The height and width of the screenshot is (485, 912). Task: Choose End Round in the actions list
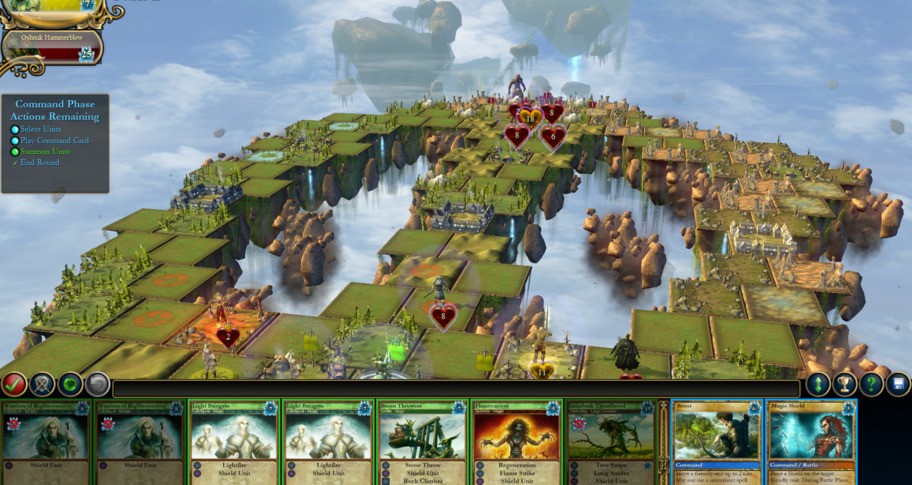40,163
